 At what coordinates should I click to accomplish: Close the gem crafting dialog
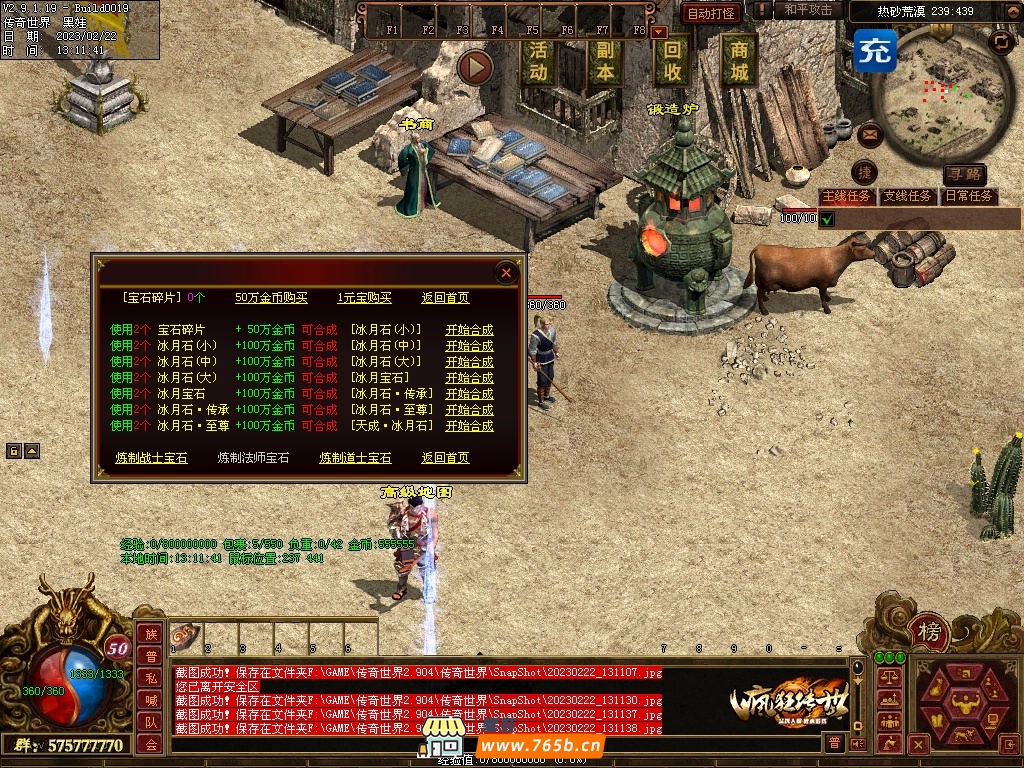506,272
